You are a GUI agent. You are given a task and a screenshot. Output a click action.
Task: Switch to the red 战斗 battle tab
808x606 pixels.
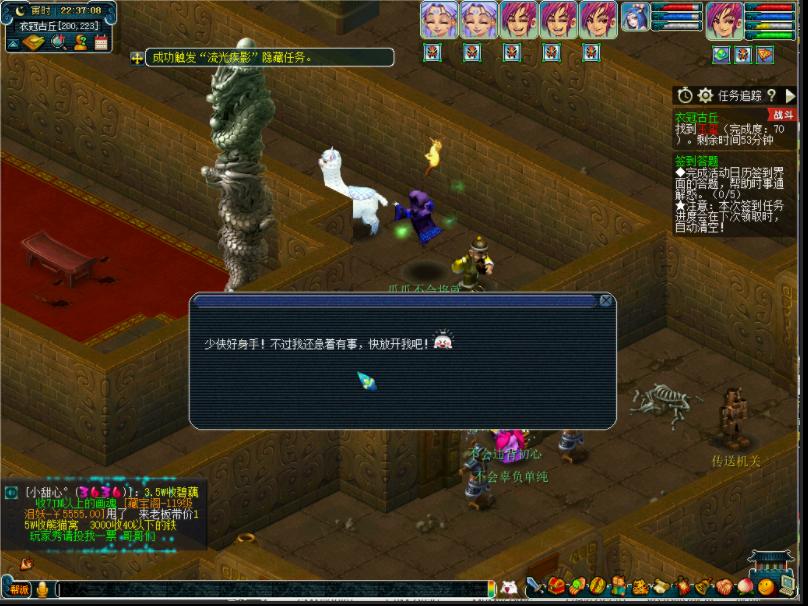tap(782, 115)
